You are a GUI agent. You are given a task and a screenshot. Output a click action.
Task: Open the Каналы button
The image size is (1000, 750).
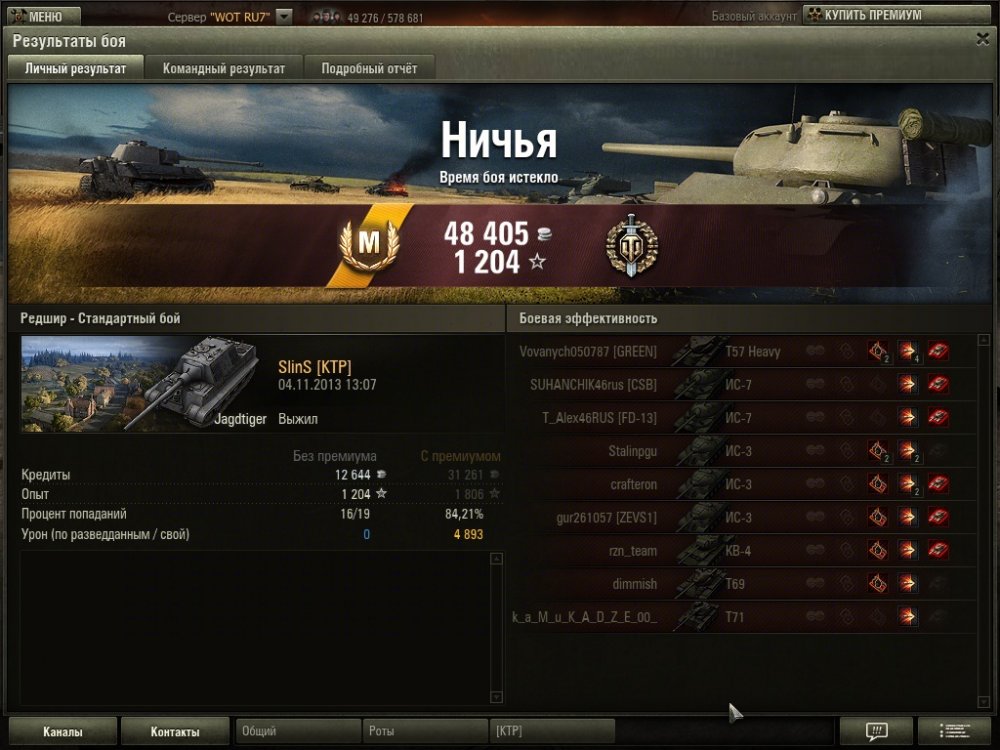(63, 732)
